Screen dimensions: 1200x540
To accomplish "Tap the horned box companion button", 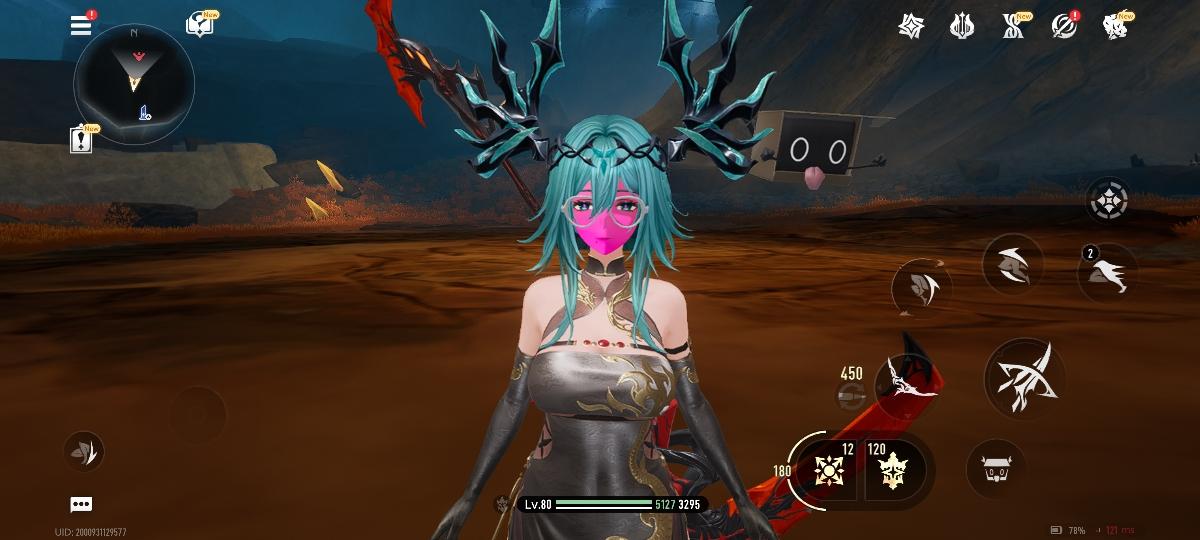I will [x=995, y=468].
